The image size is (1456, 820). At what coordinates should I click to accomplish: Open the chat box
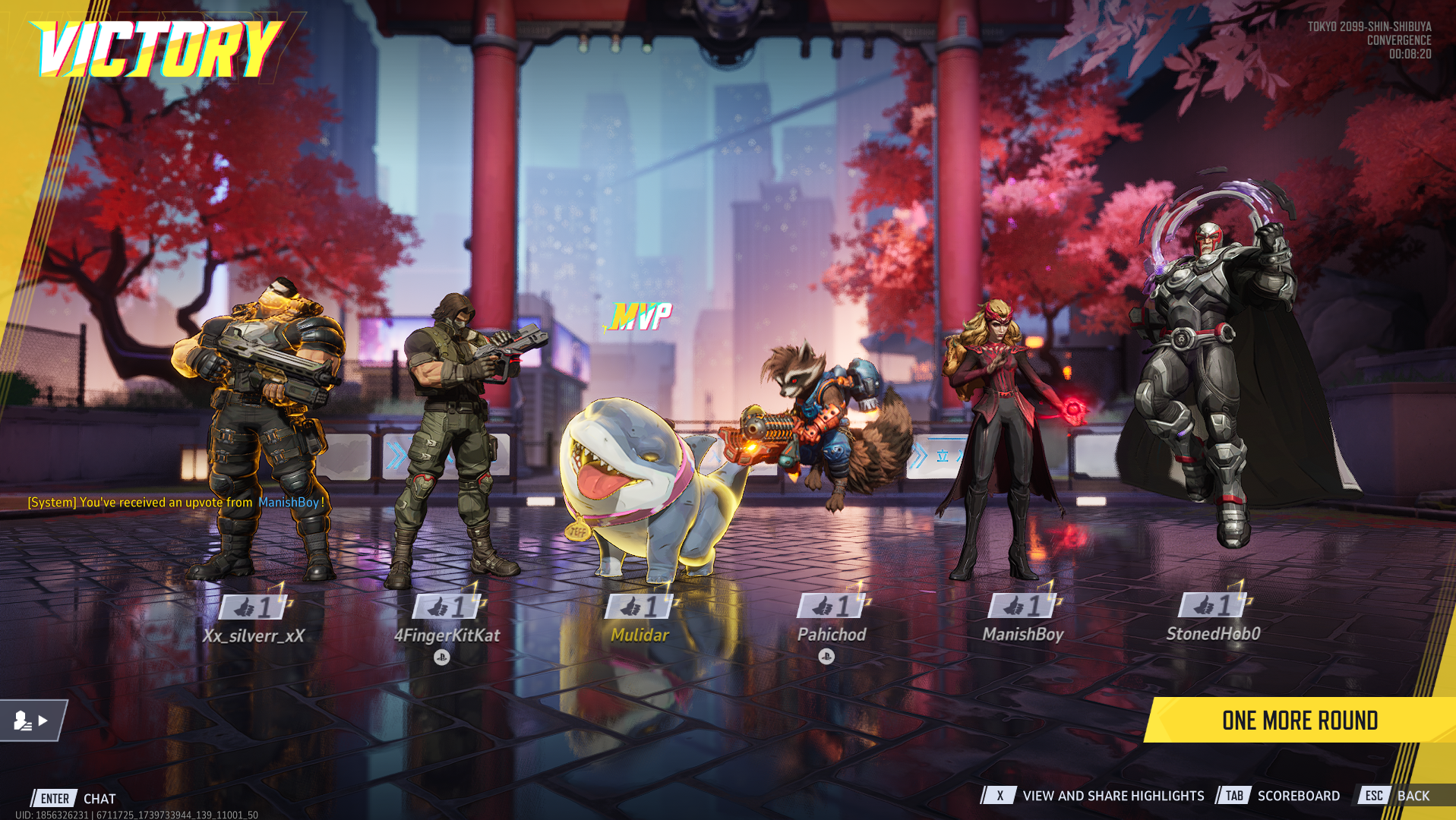click(74, 799)
